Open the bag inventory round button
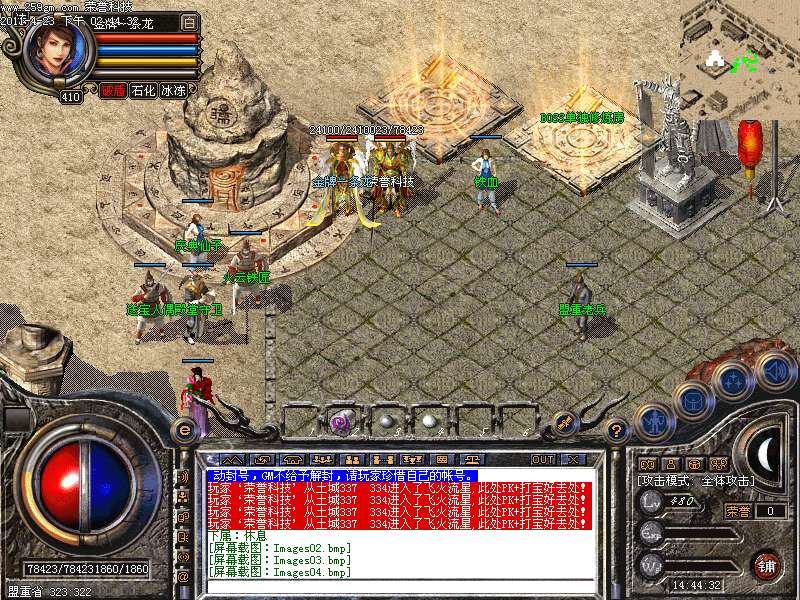 [x=692, y=400]
